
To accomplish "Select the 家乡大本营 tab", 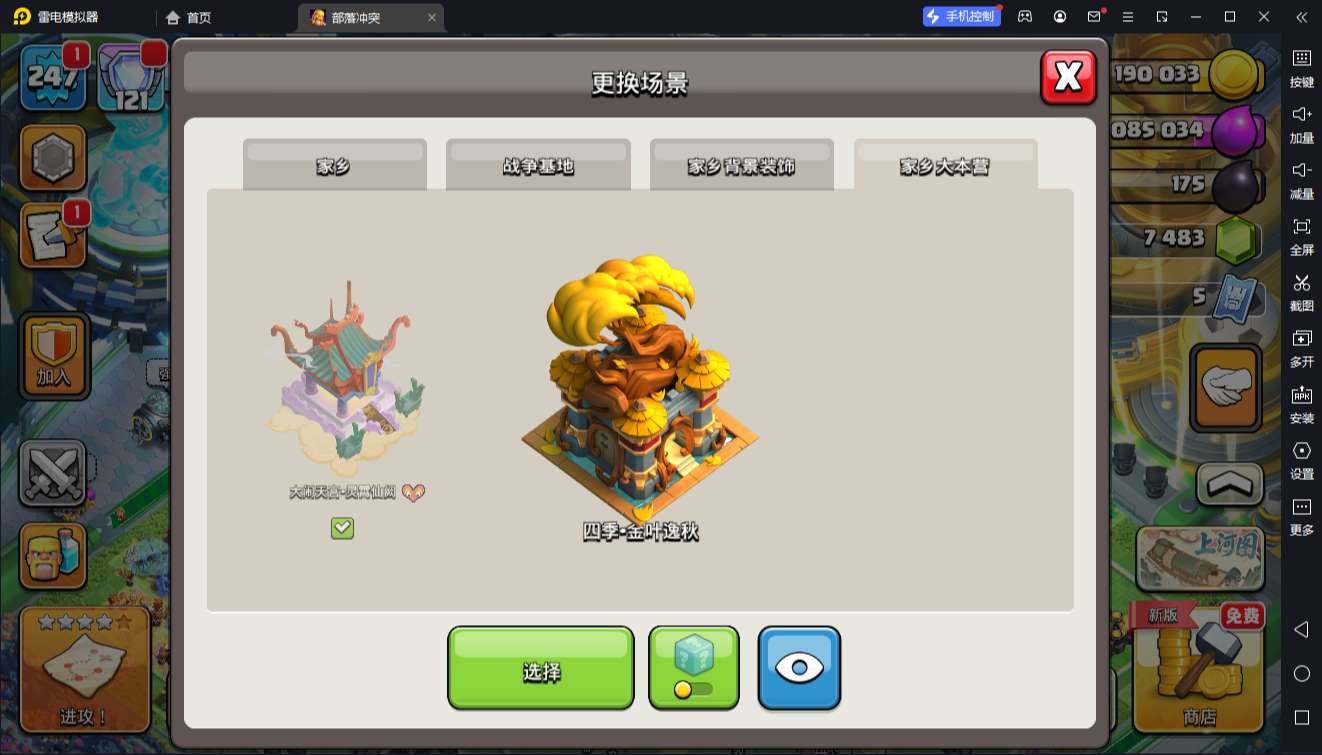I will [945, 165].
